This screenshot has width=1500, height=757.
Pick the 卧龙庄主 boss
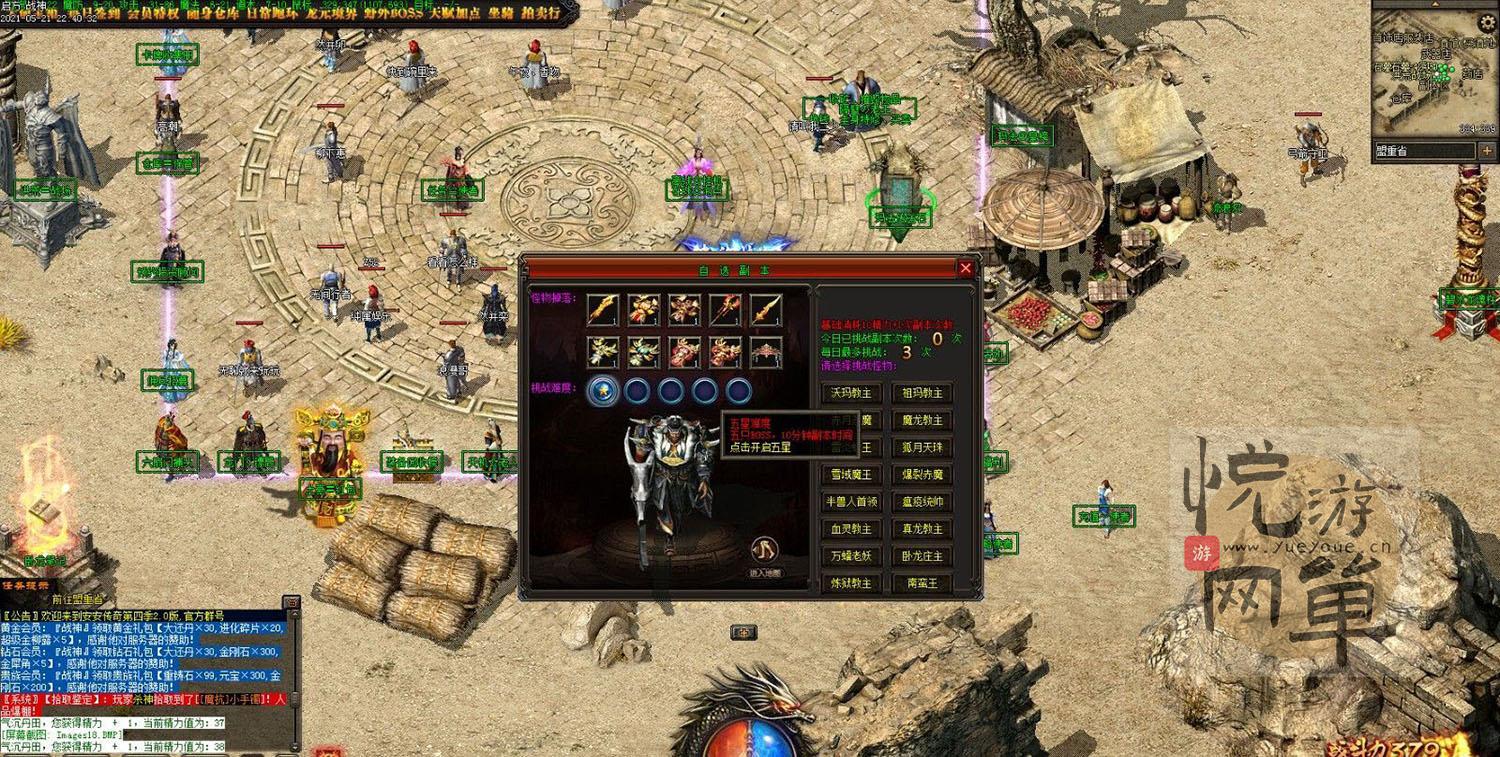click(922, 556)
